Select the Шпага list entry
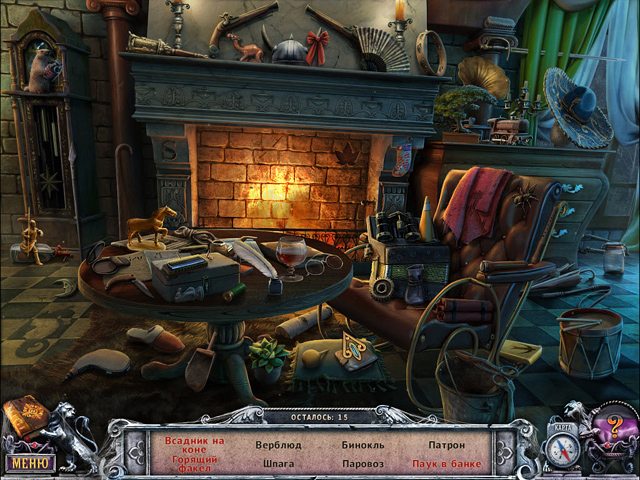Screen dimensions: 640x480 point(279,464)
